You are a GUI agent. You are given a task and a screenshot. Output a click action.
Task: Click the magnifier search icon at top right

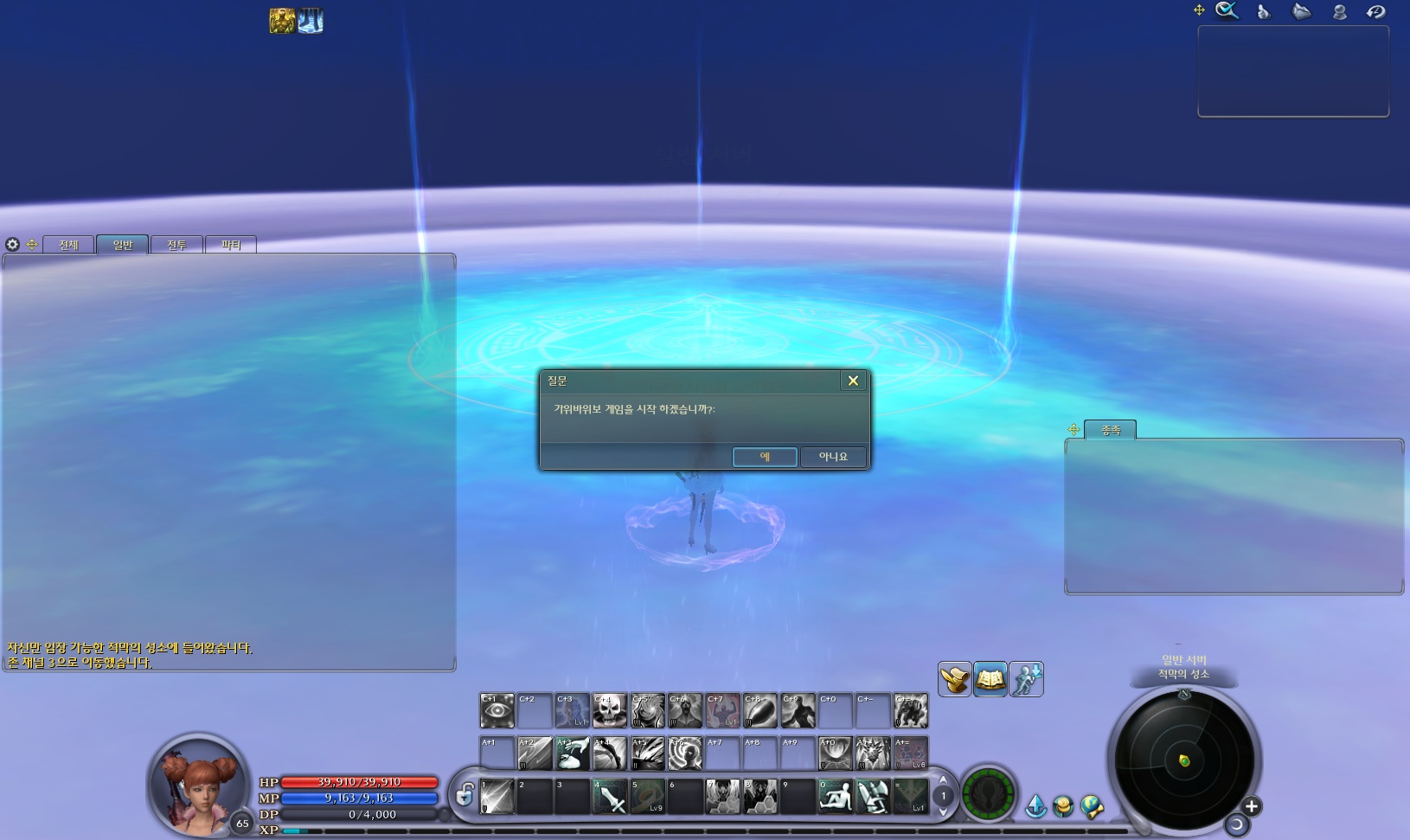[1227, 10]
